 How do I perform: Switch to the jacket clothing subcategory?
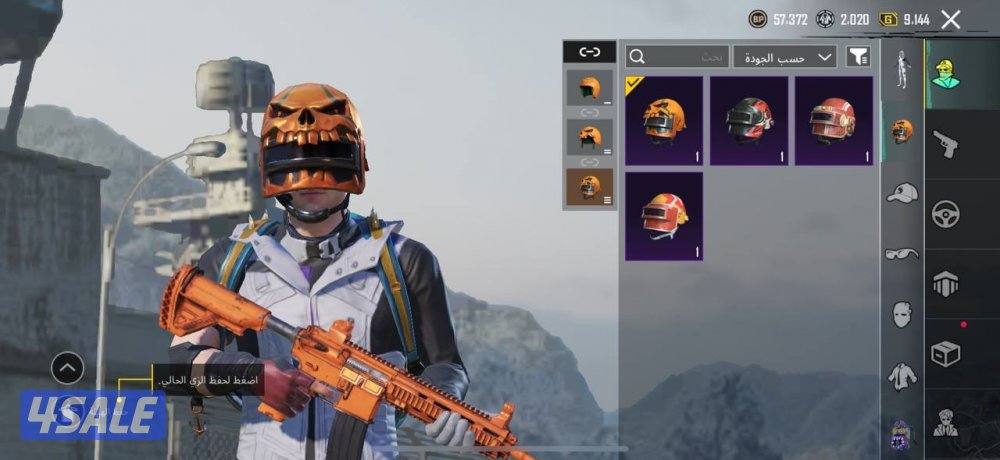click(x=902, y=377)
